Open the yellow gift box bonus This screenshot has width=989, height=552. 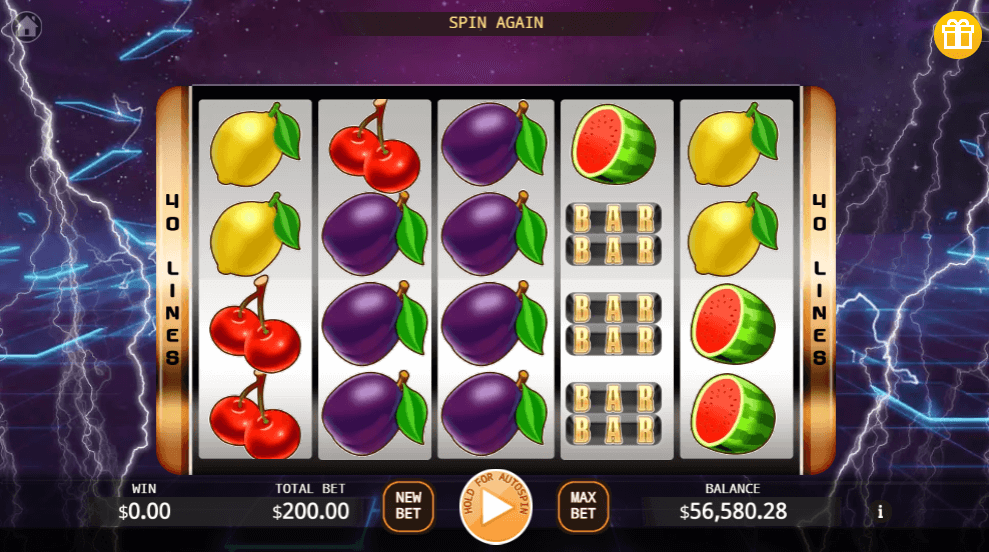pos(957,35)
